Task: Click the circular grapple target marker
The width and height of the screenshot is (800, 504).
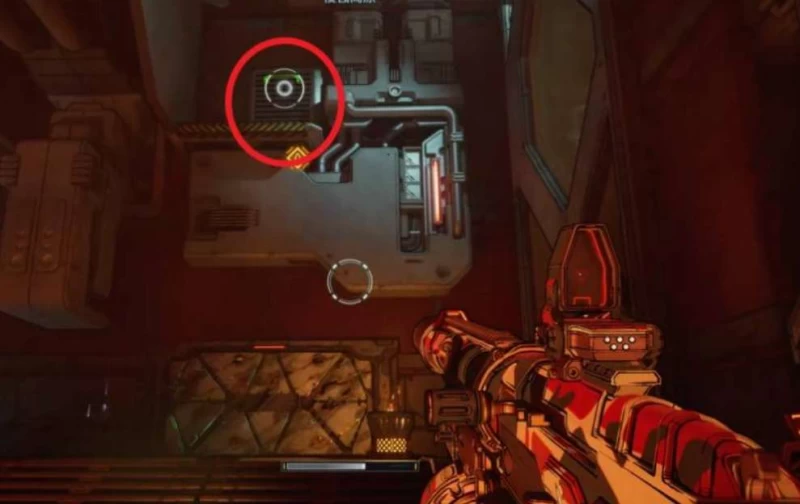Action: click(284, 90)
